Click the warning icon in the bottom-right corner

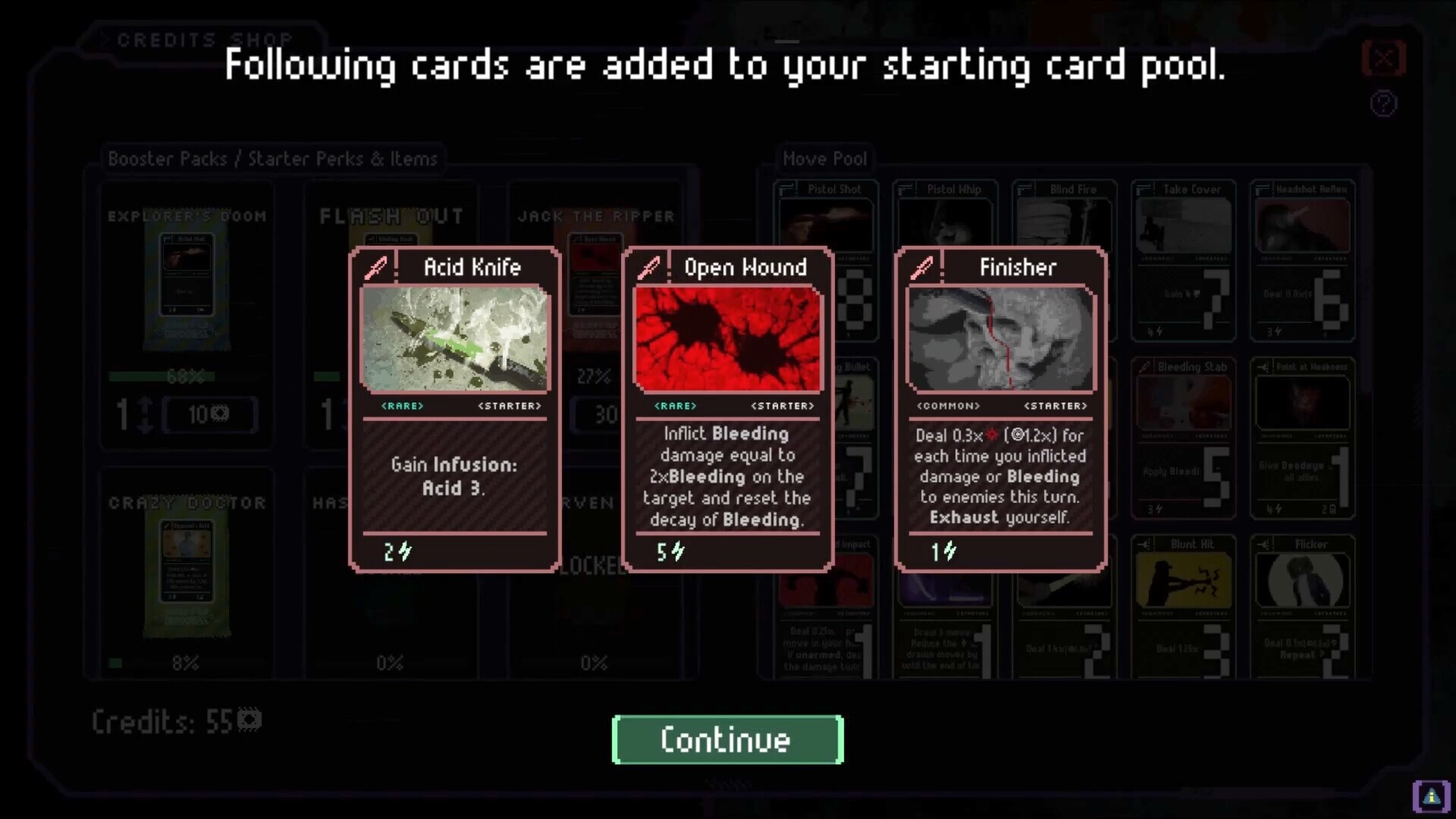(1430, 795)
